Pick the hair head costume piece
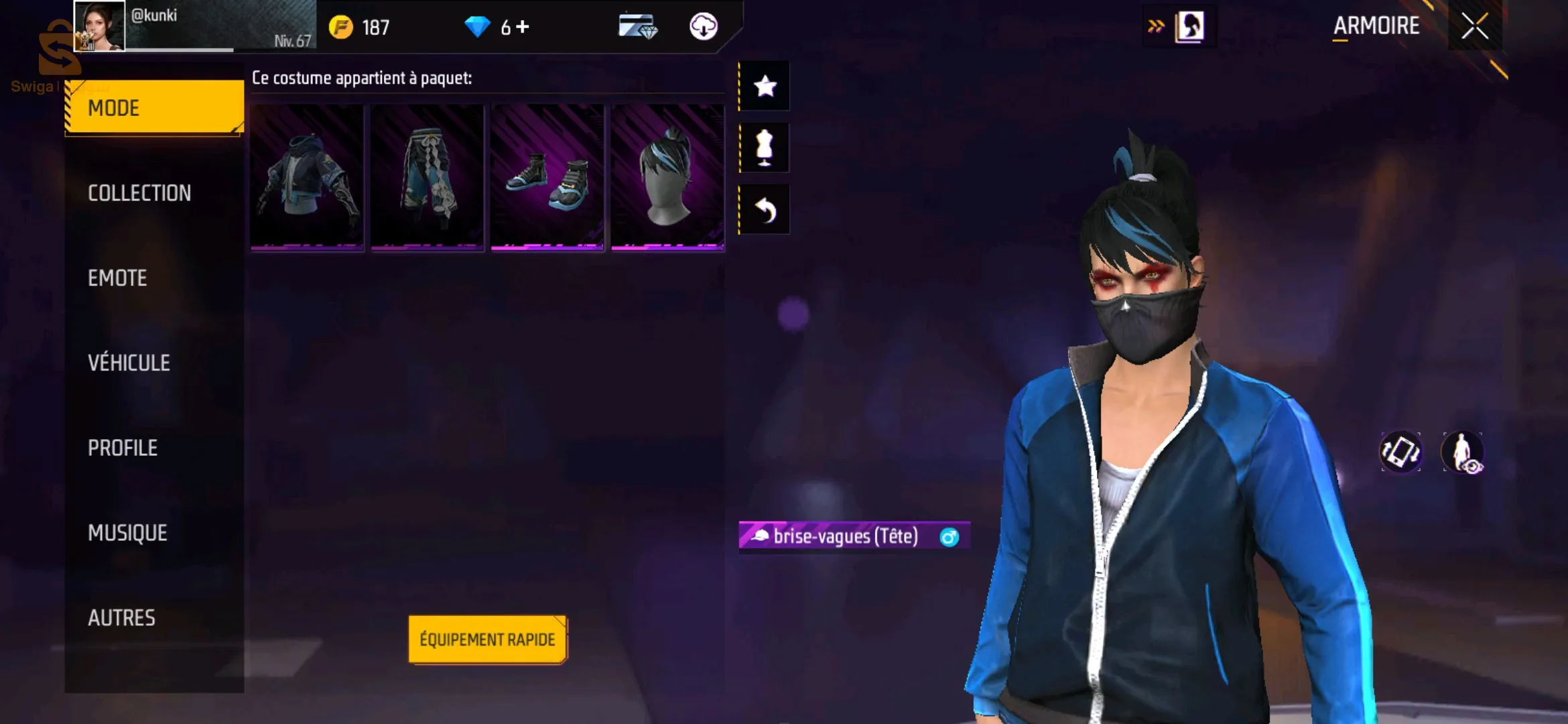This screenshot has height=724, width=1568. 667,177
